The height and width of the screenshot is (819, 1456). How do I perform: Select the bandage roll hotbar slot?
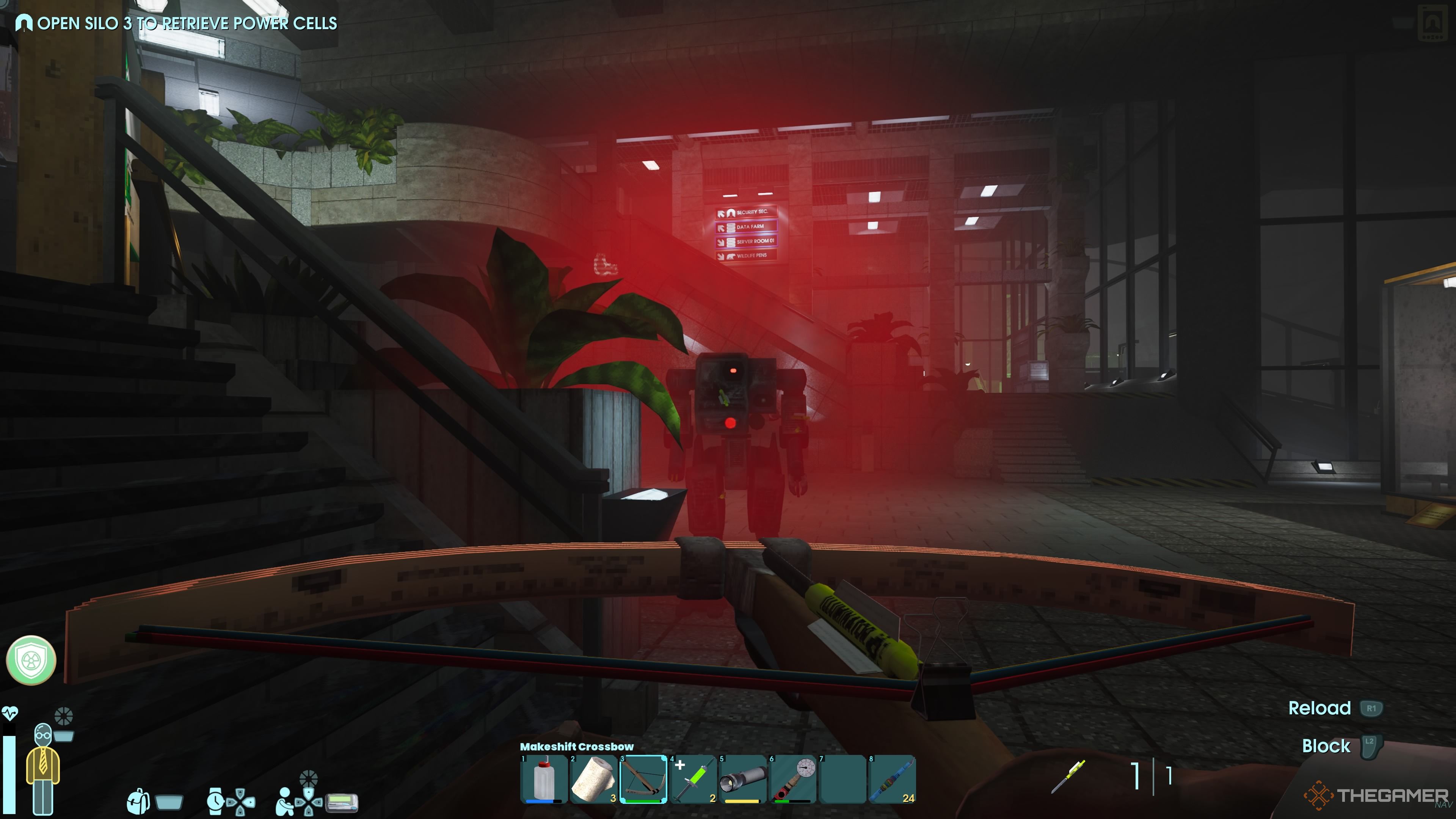(x=593, y=779)
